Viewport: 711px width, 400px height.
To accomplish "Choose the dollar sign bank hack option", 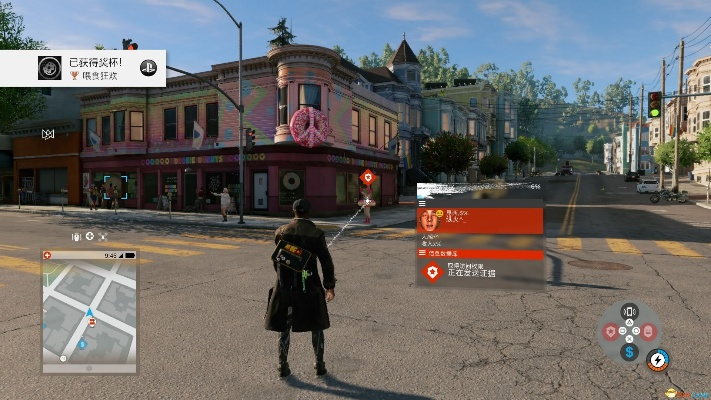I will pos(629,351).
